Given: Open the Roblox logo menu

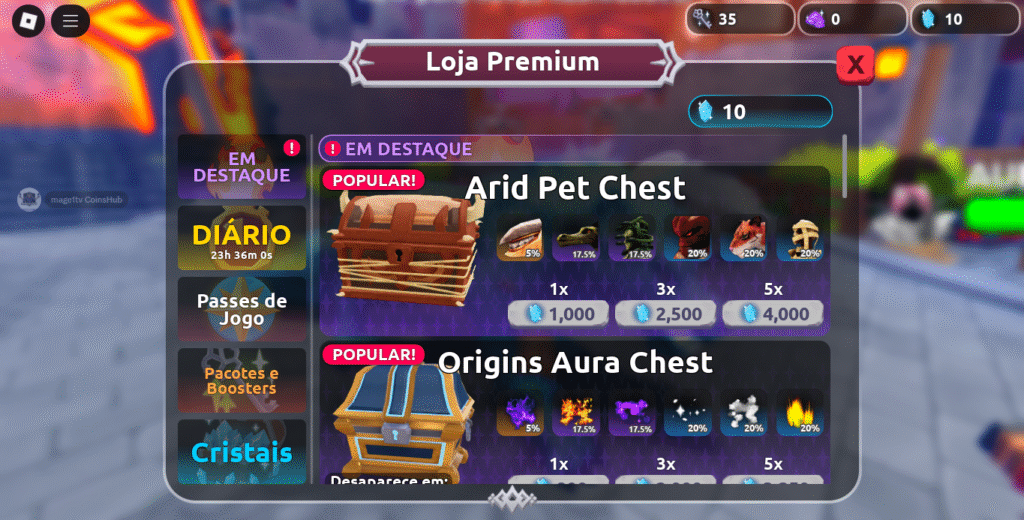Looking at the screenshot, I should tap(28, 20).
